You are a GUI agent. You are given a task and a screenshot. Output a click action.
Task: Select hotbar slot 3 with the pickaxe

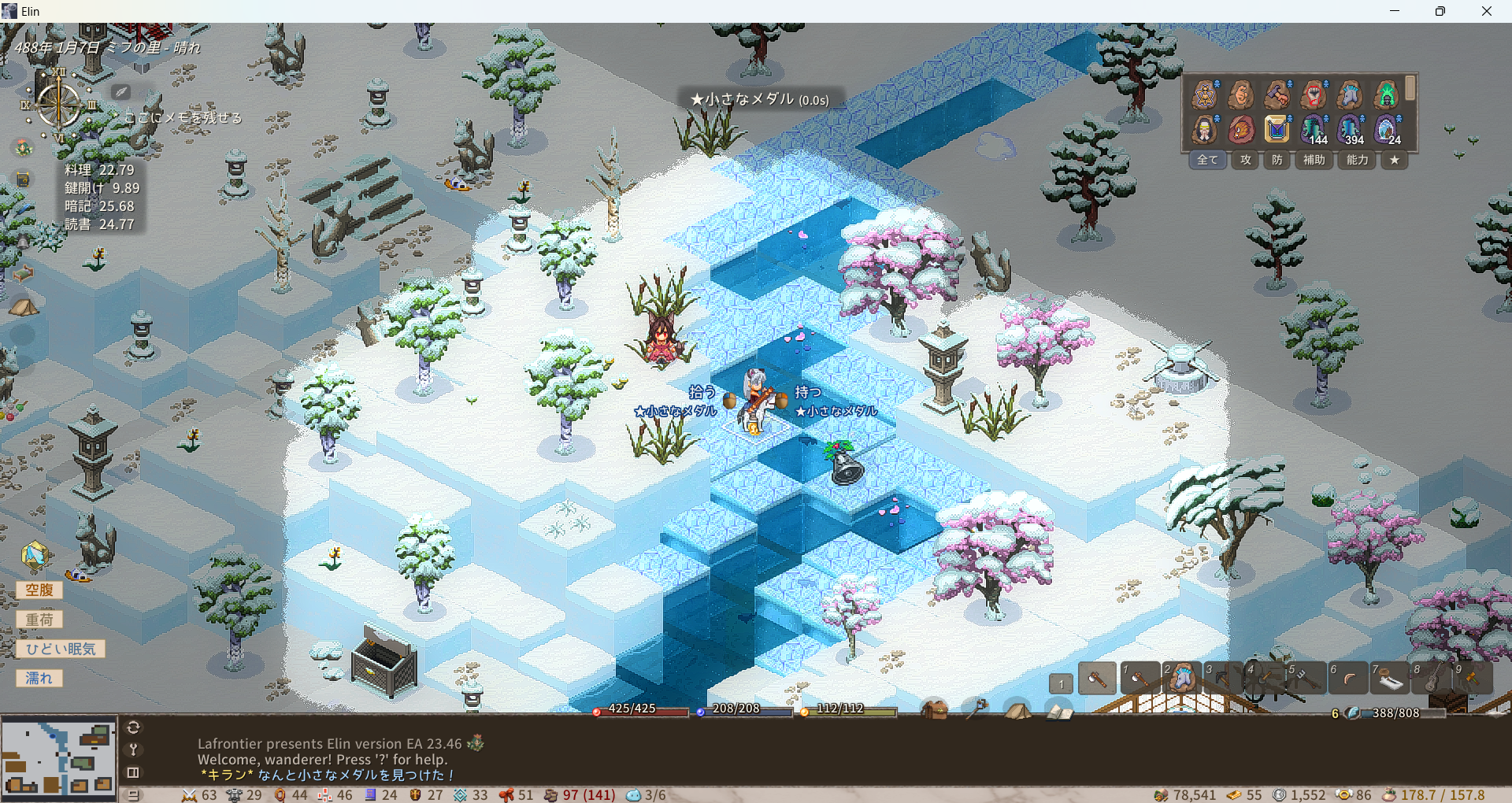pyautogui.click(x=1222, y=678)
